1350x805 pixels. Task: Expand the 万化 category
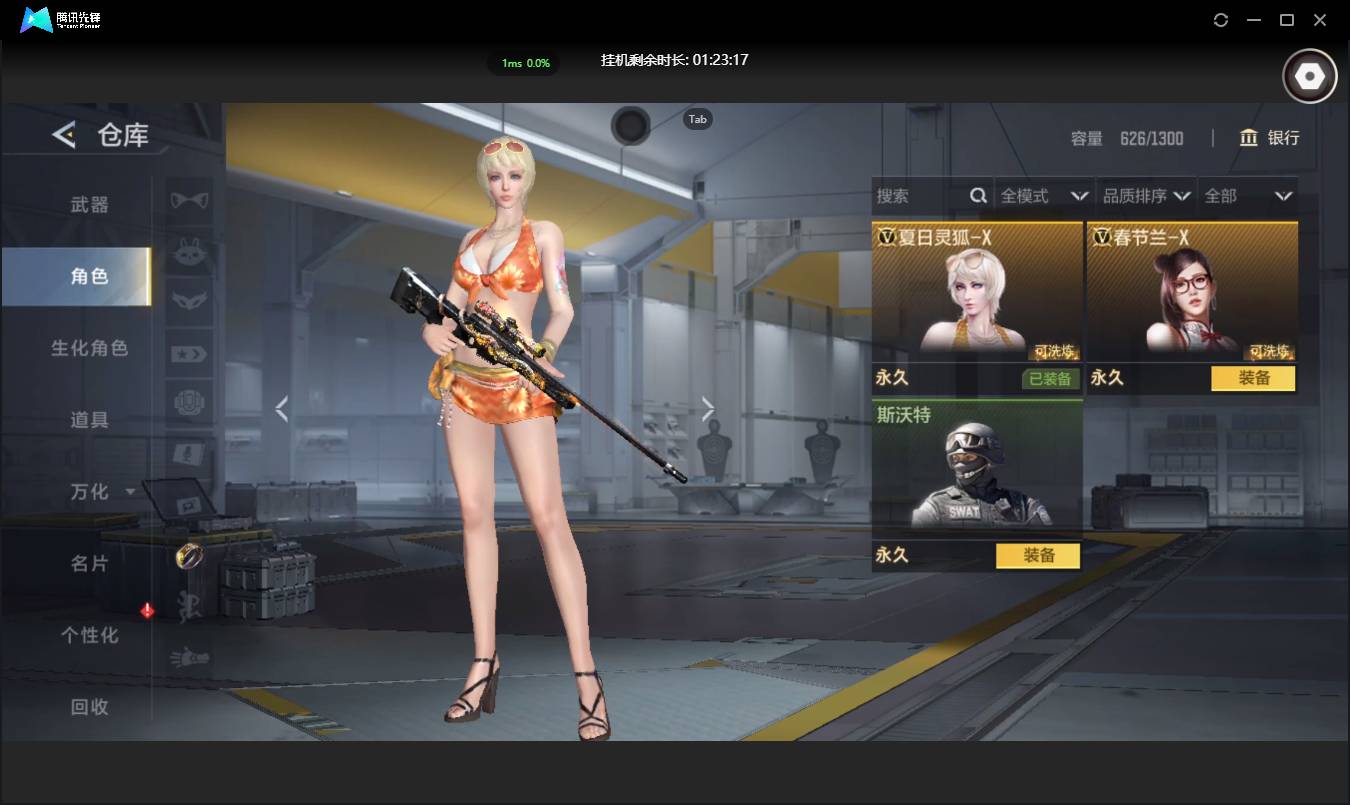tap(100, 492)
